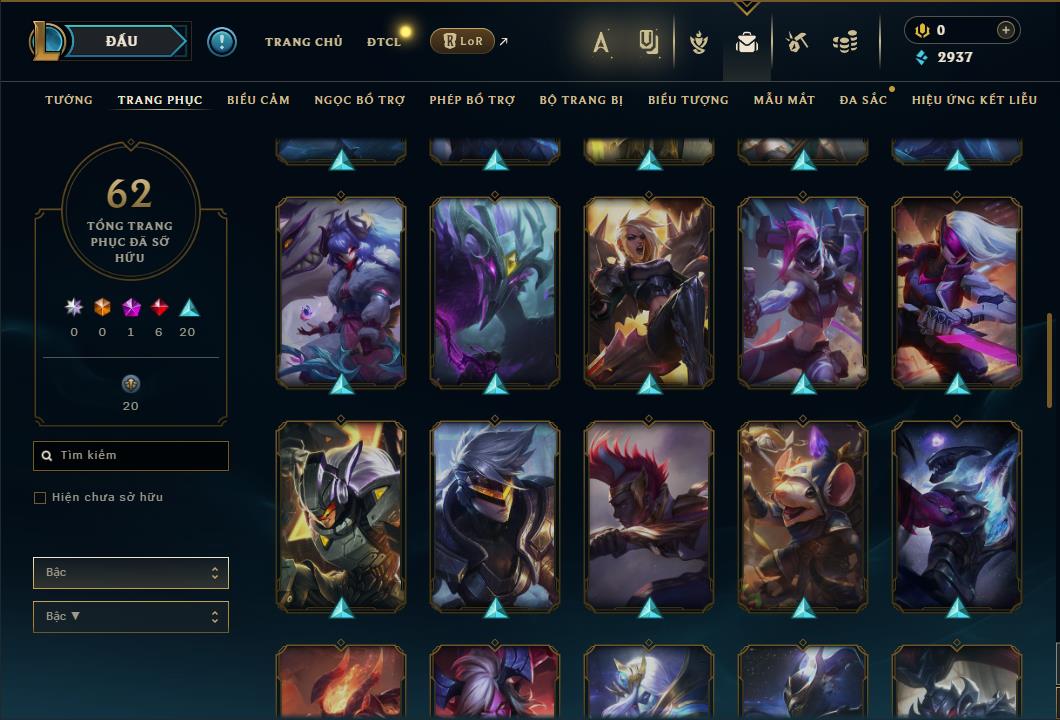1060x720 pixels.
Task: Open the coin stack store icon
Action: pos(845,42)
